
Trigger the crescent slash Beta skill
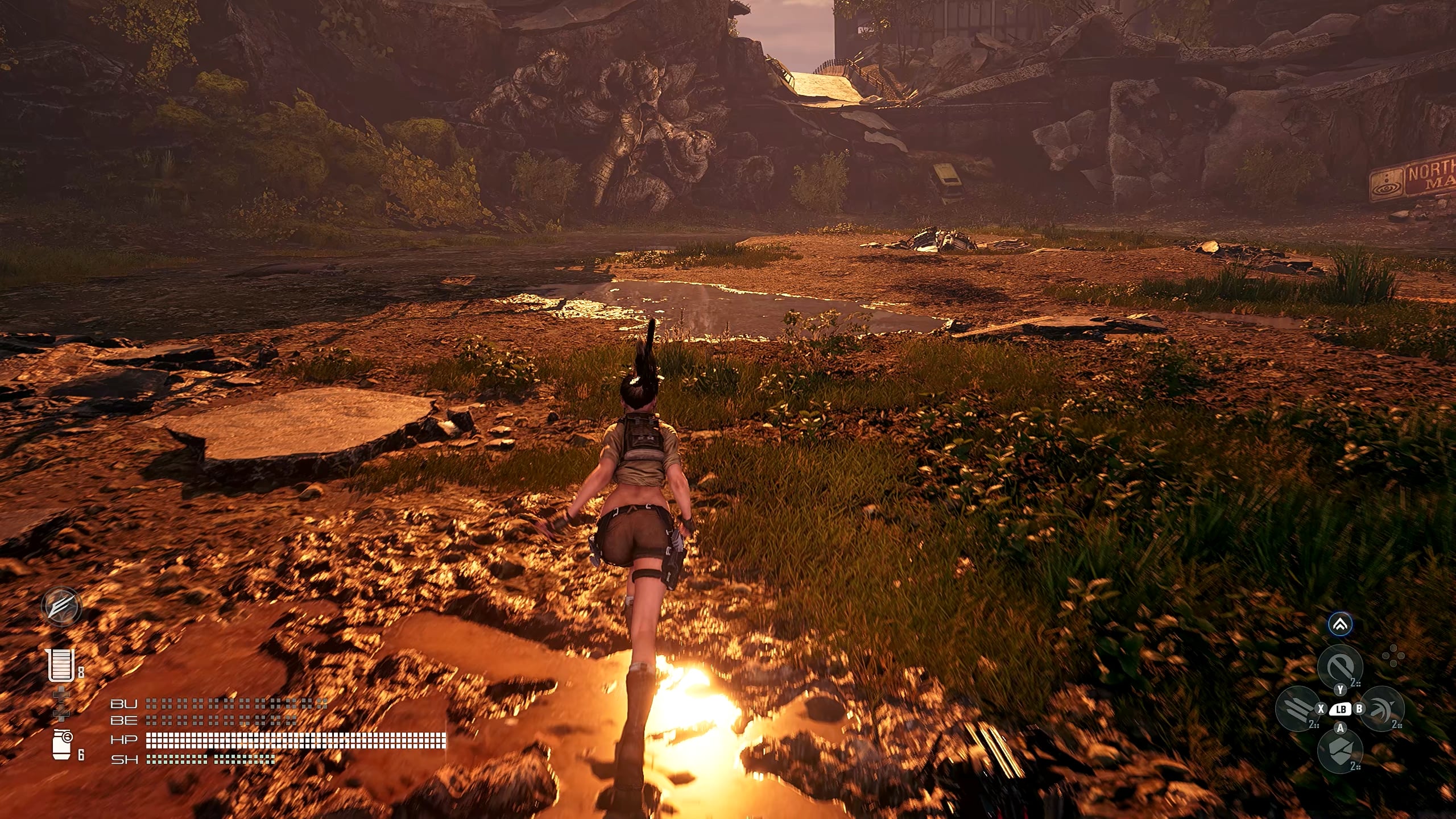pyautogui.click(x=1382, y=709)
